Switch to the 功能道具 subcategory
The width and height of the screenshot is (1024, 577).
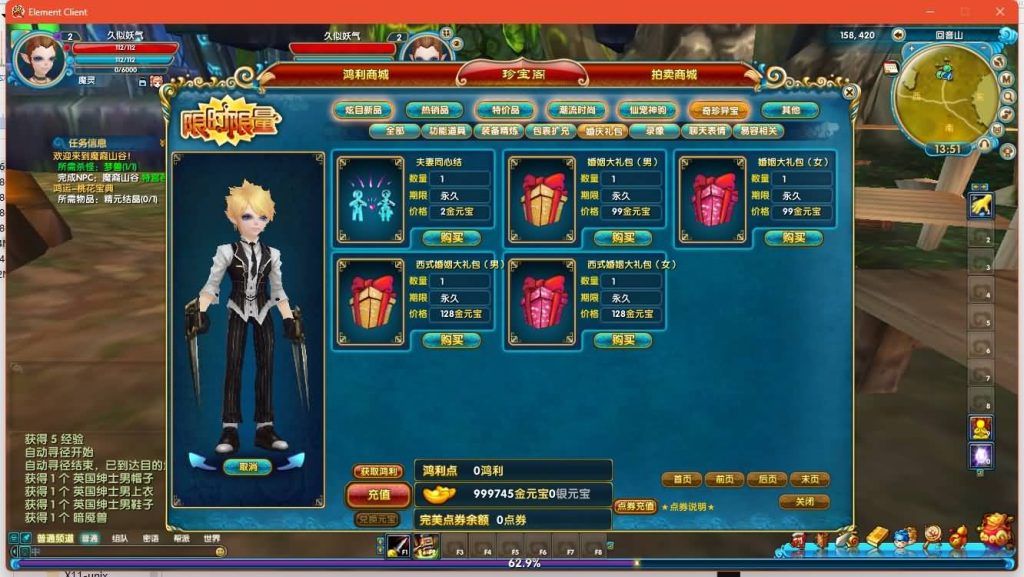coord(449,130)
